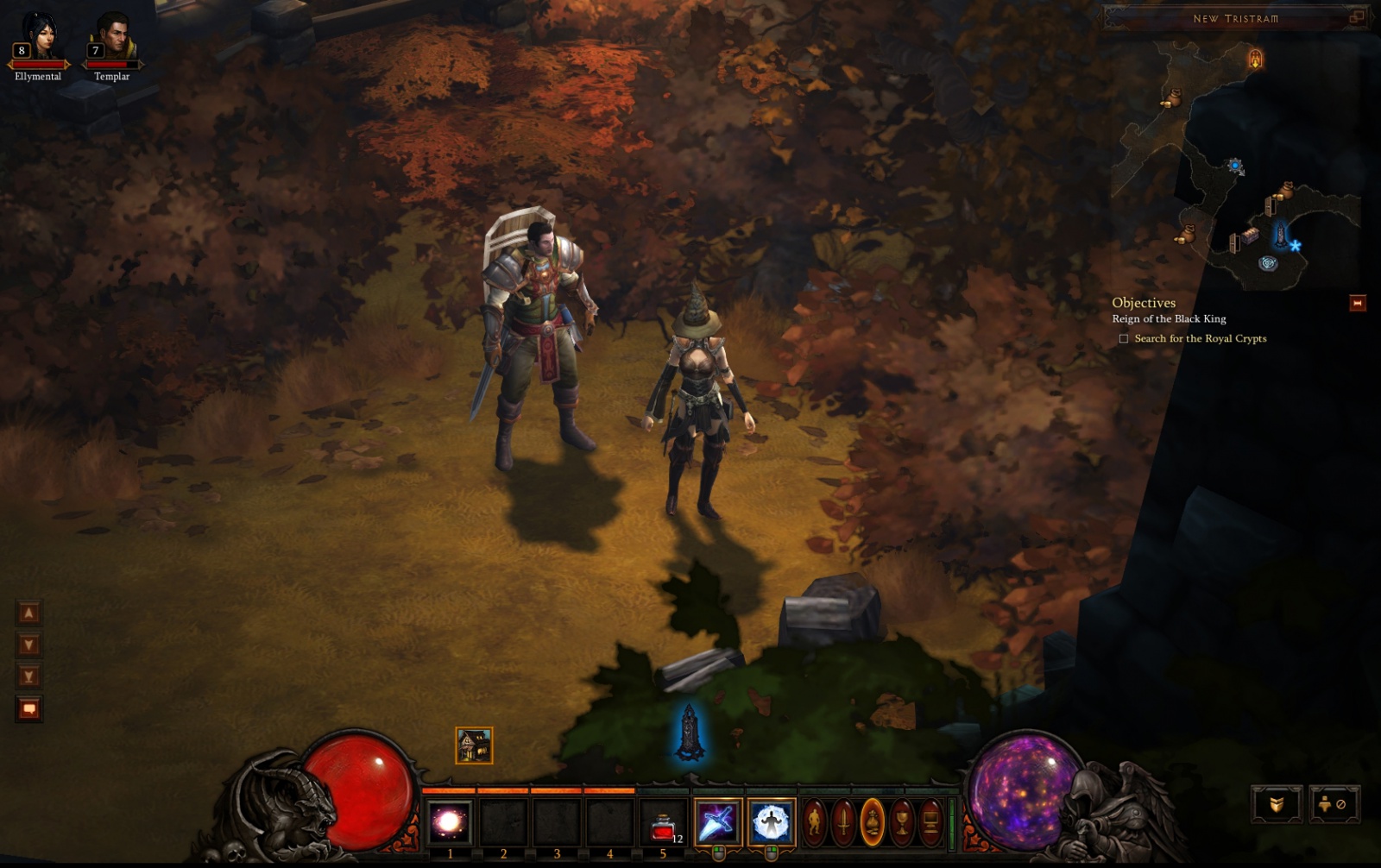1381x868 pixels.
Task: Select the Search for the Royal Crypts objective
Action: pyautogui.click(x=1200, y=338)
